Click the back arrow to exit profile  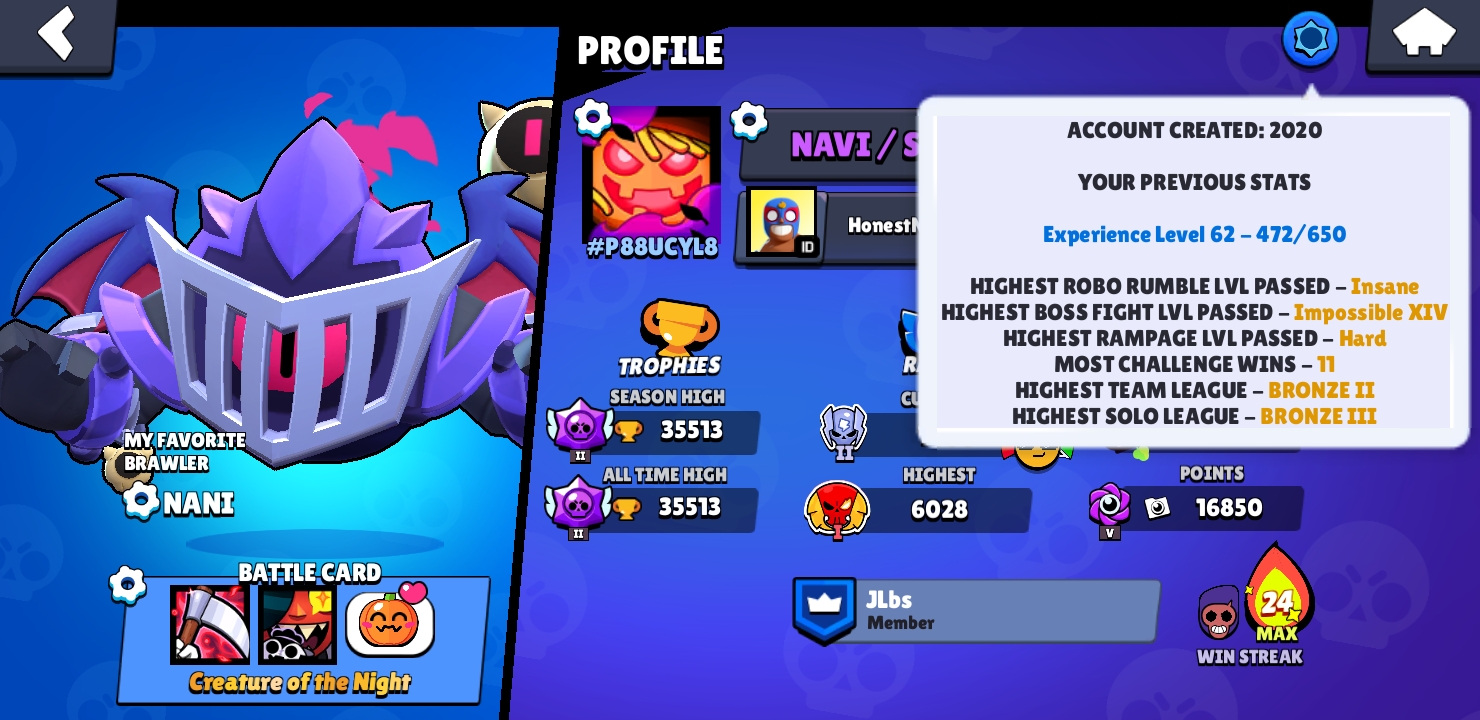(x=57, y=34)
